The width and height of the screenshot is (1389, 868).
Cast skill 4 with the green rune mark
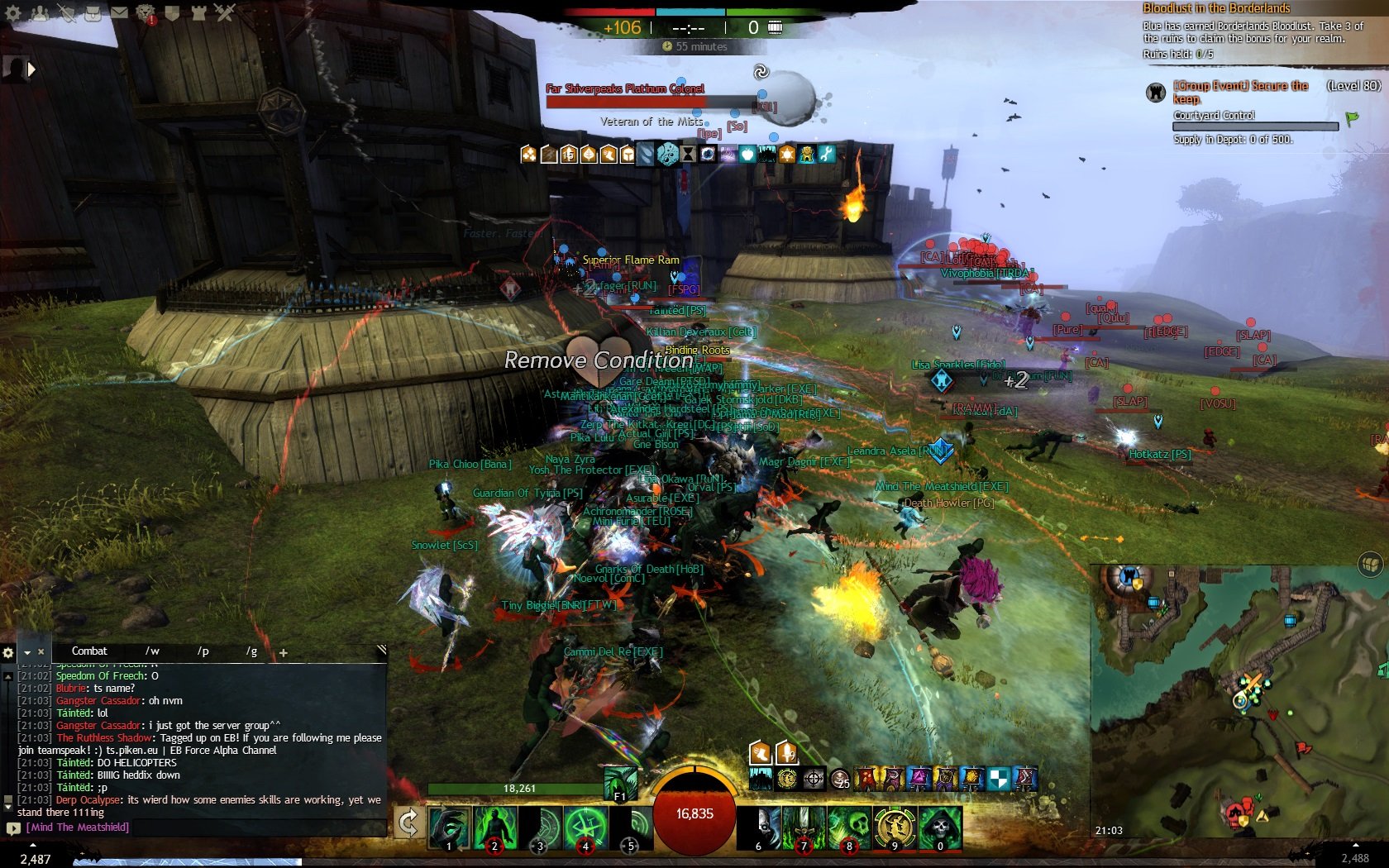click(585, 827)
